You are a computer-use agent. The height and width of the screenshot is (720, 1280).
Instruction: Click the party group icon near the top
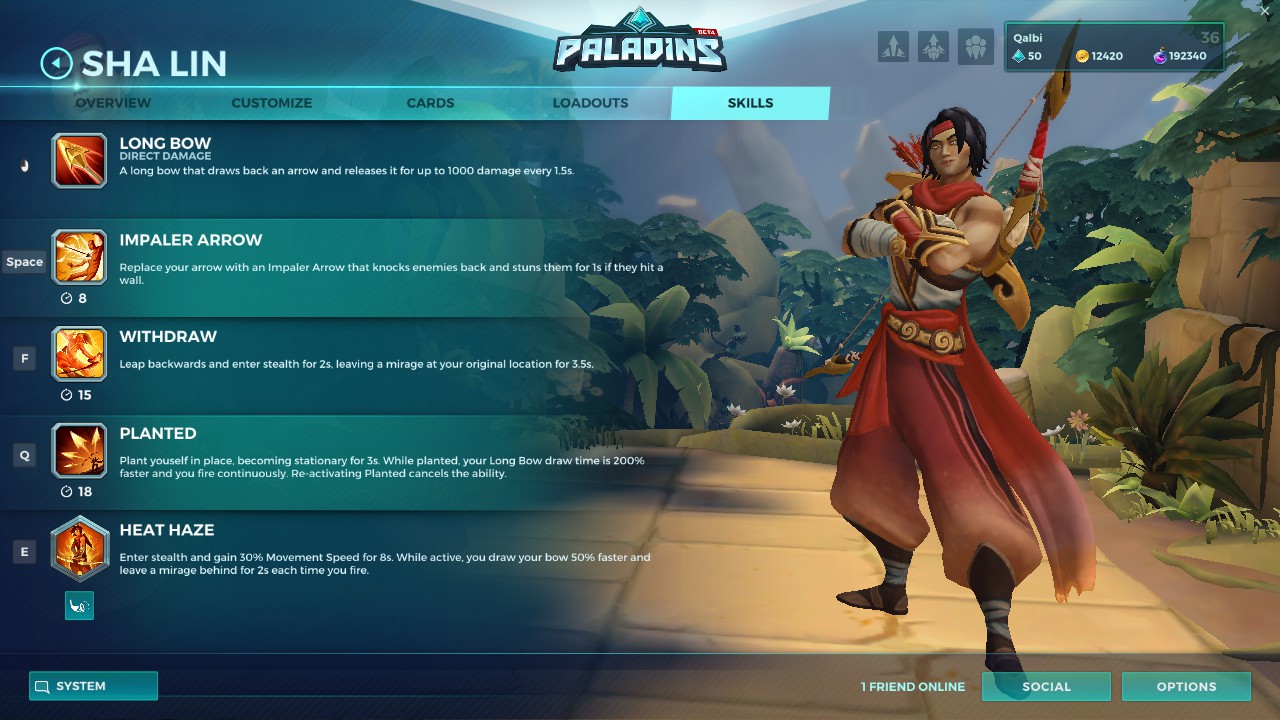coord(973,46)
